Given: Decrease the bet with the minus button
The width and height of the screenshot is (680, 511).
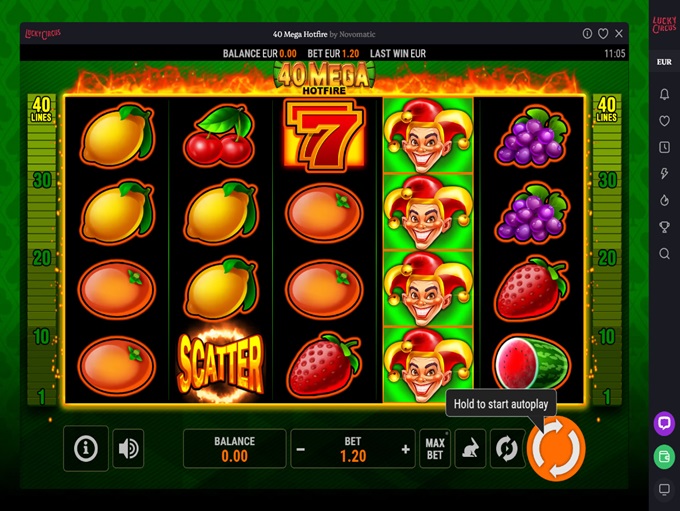Looking at the screenshot, I should (300, 450).
